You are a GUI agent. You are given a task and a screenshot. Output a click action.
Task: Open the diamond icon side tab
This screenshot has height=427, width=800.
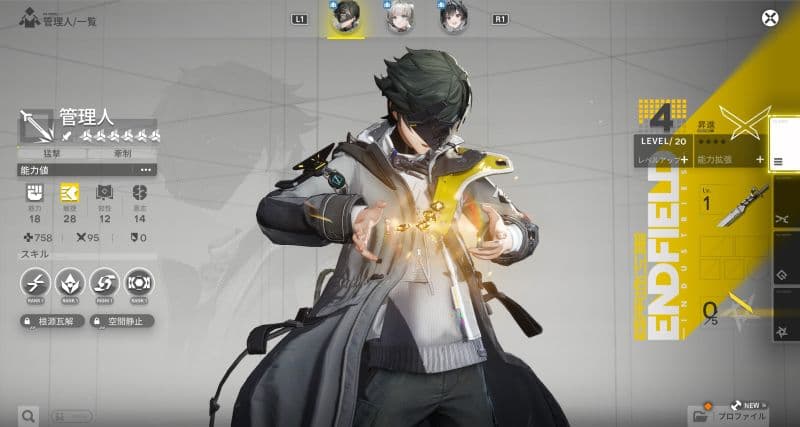783,273
